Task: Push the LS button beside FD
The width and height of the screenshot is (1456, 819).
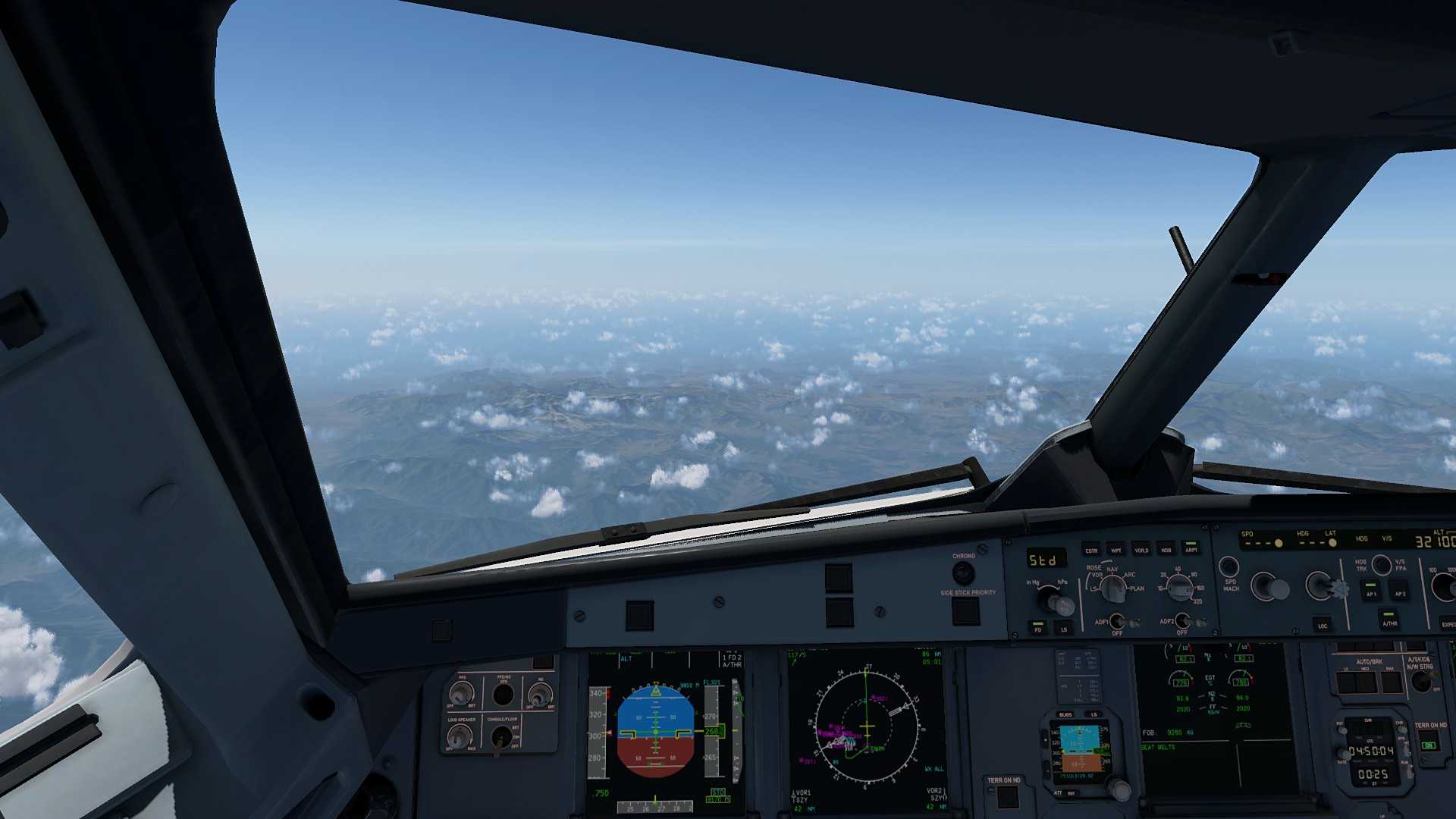Action: [x=1064, y=628]
